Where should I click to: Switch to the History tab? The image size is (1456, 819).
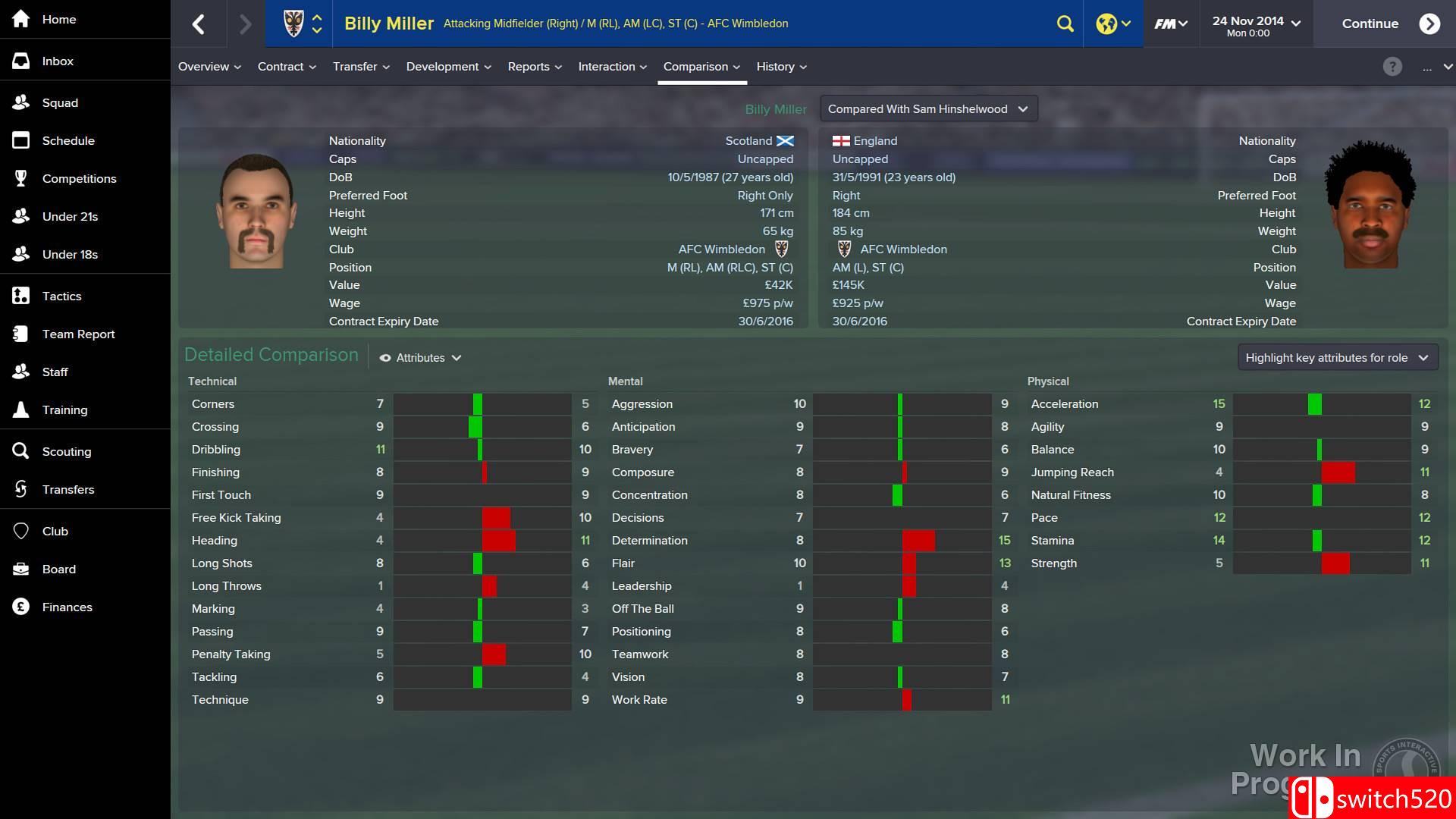(780, 67)
